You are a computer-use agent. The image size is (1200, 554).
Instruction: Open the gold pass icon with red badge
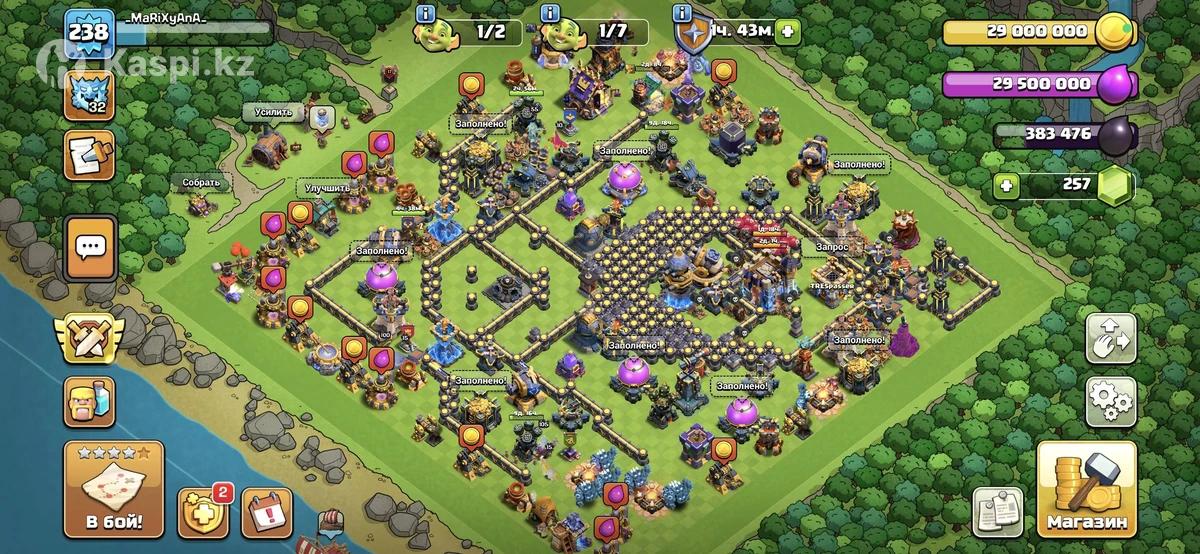[x=203, y=512]
